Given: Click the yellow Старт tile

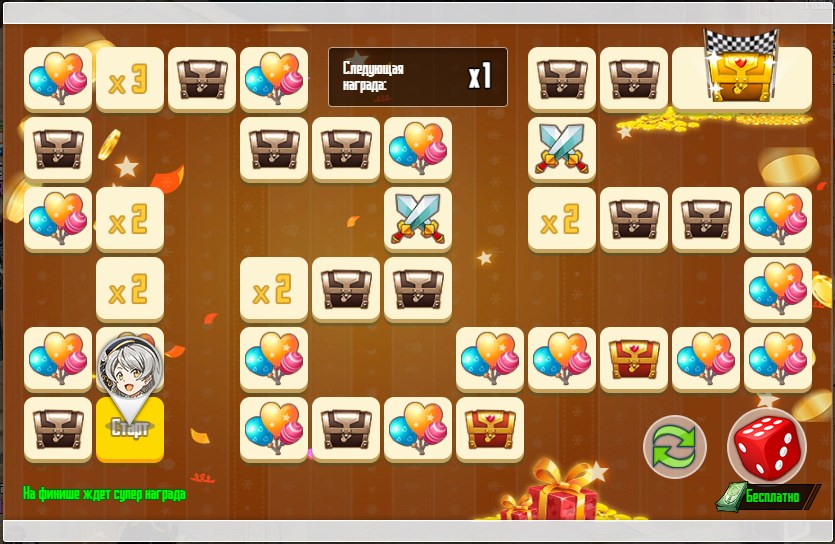Looking at the screenshot, I should click(x=130, y=431).
